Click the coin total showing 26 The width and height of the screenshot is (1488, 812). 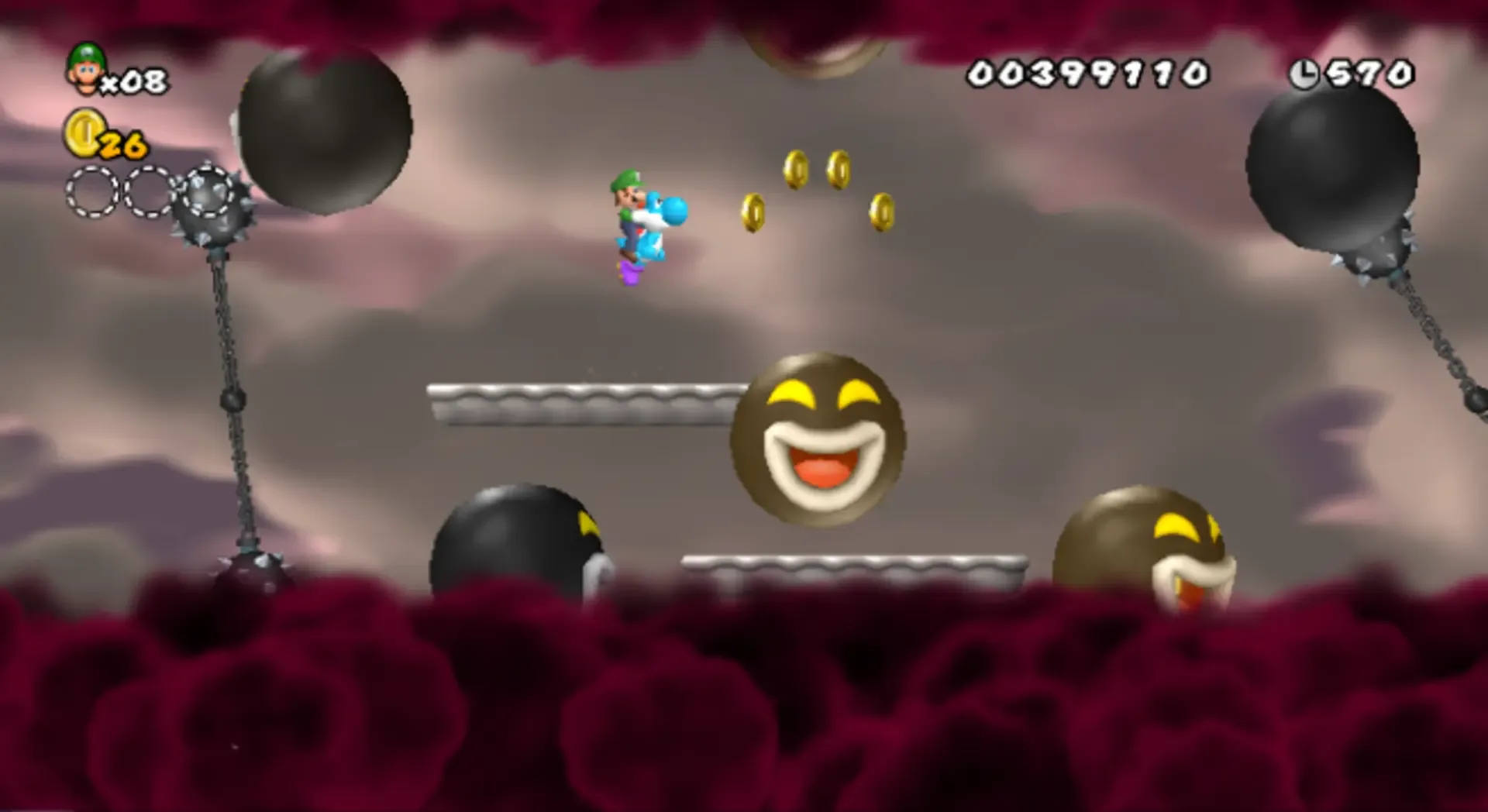[124, 143]
